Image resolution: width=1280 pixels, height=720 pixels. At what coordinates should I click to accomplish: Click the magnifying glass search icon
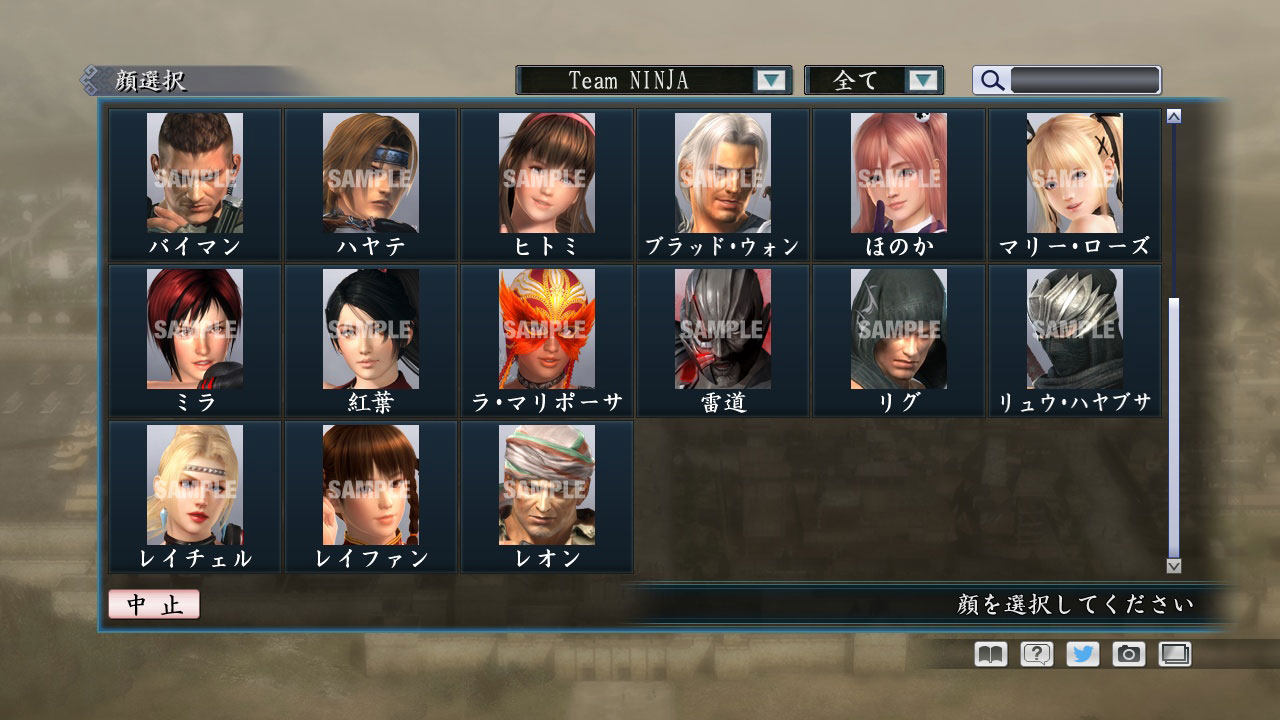point(991,80)
